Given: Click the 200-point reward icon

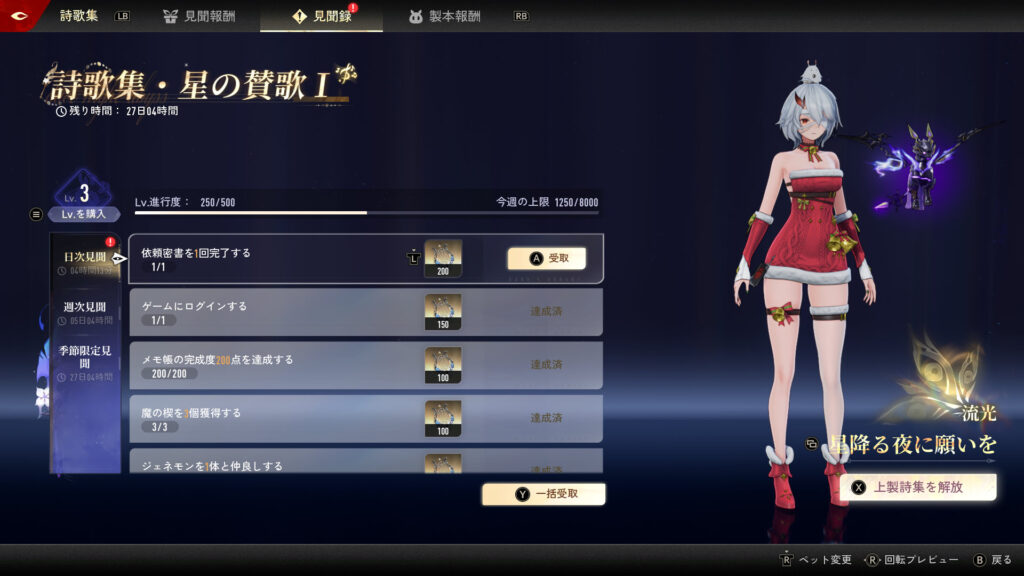Looking at the screenshot, I should 442,258.
